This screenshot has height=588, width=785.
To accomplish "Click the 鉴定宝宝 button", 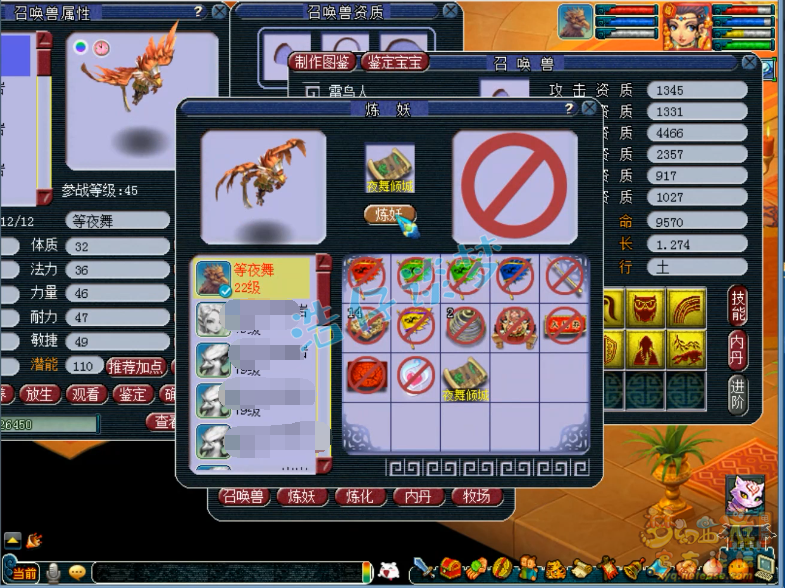I will (x=394, y=62).
